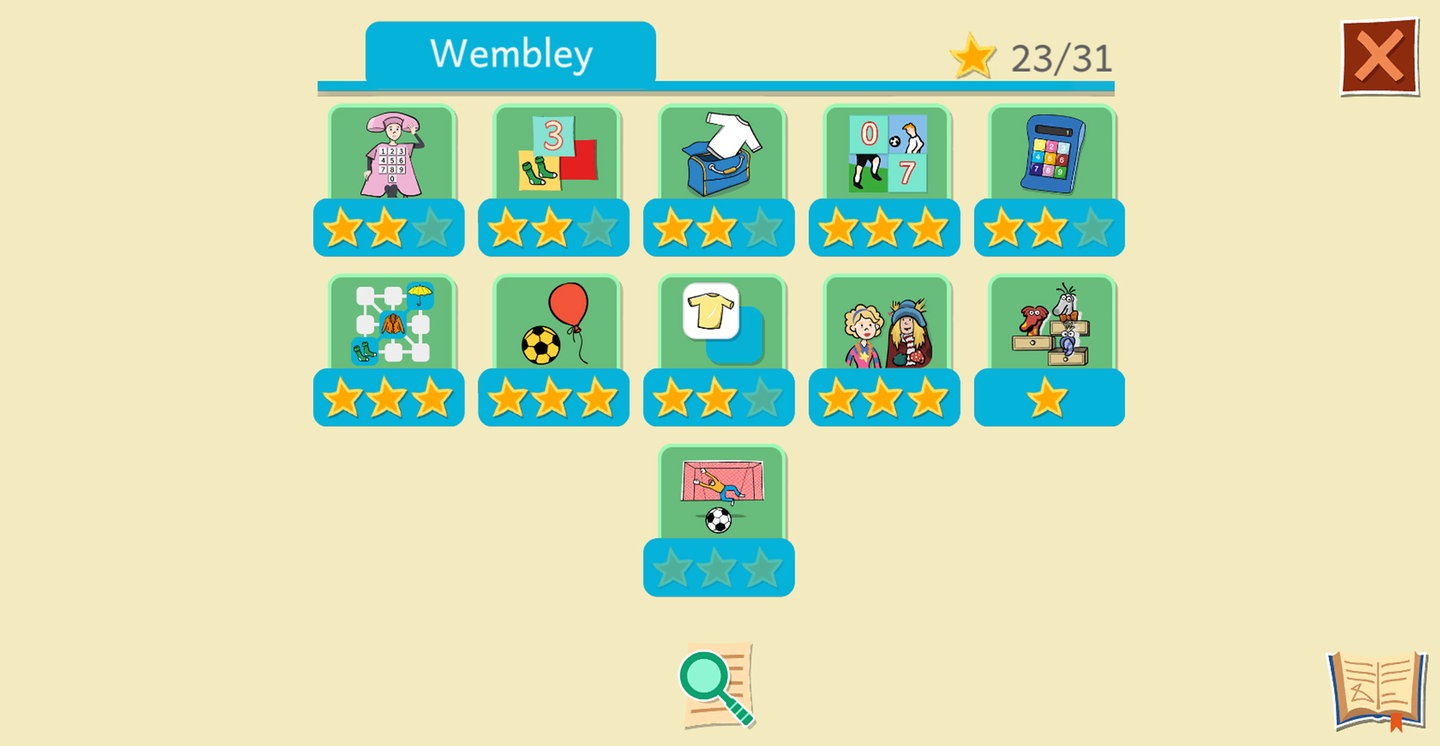The width and height of the screenshot is (1440, 746).
Task: Select the green socks number 3 minigame
Action: pos(556,155)
